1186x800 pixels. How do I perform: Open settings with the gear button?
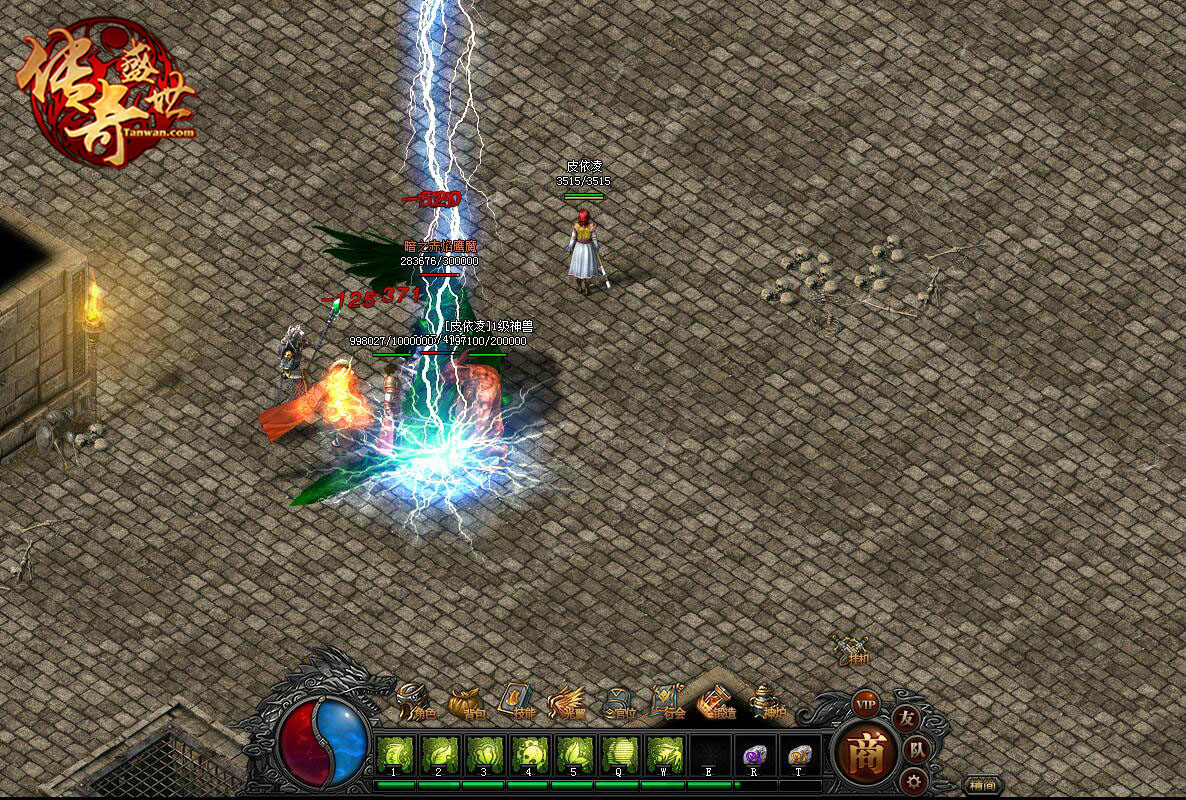click(911, 781)
